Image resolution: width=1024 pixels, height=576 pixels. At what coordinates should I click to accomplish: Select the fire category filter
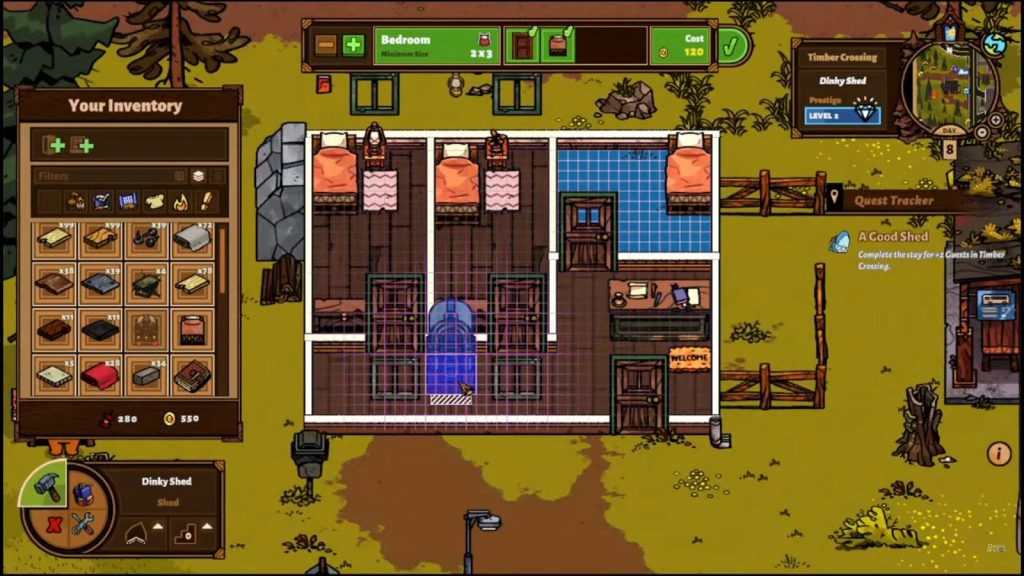tap(181, 202)
